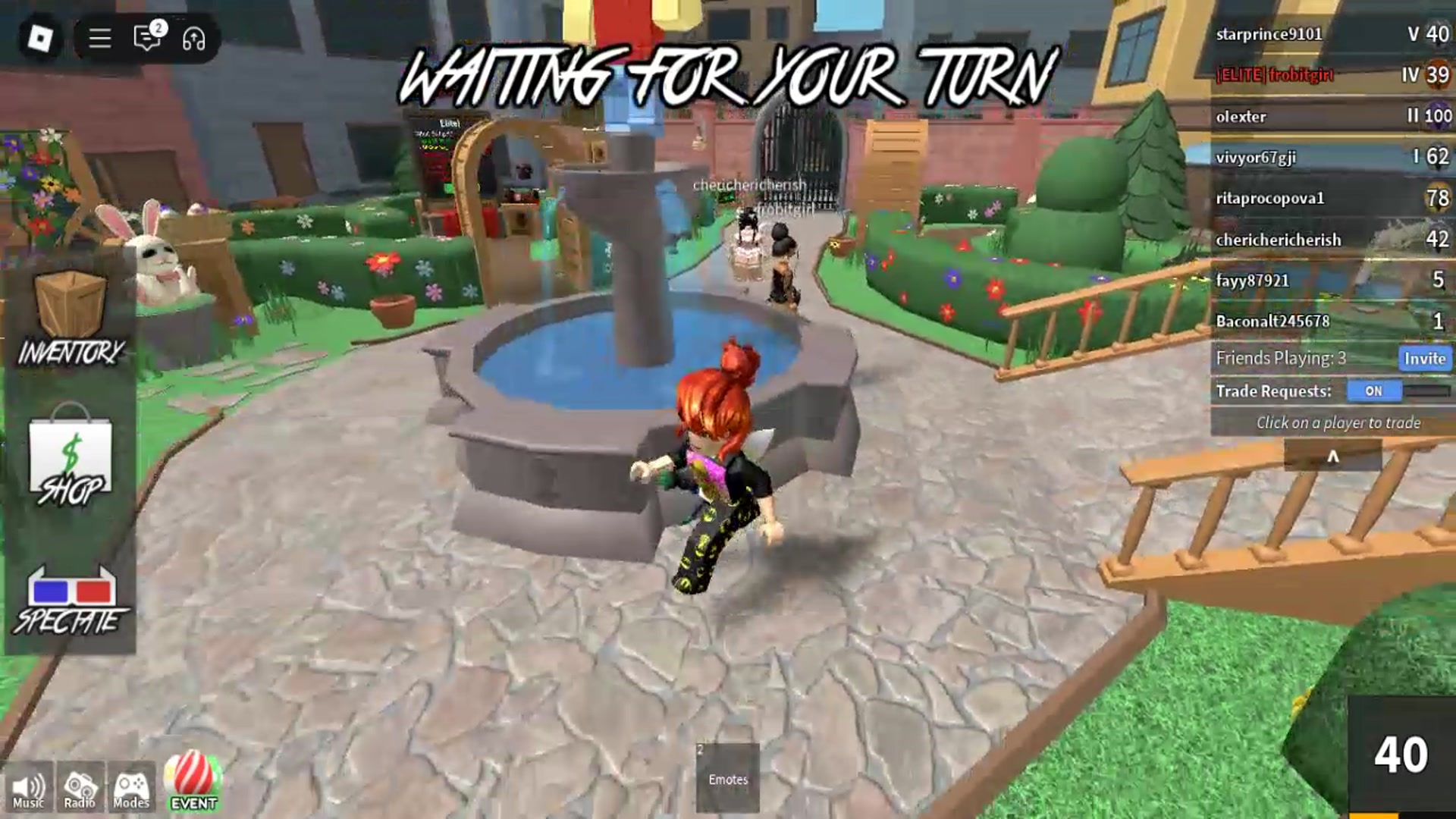1456x819 pixels.
Task: Collapse the trade panel with the chevron
Action: [x=1333, y=457]
